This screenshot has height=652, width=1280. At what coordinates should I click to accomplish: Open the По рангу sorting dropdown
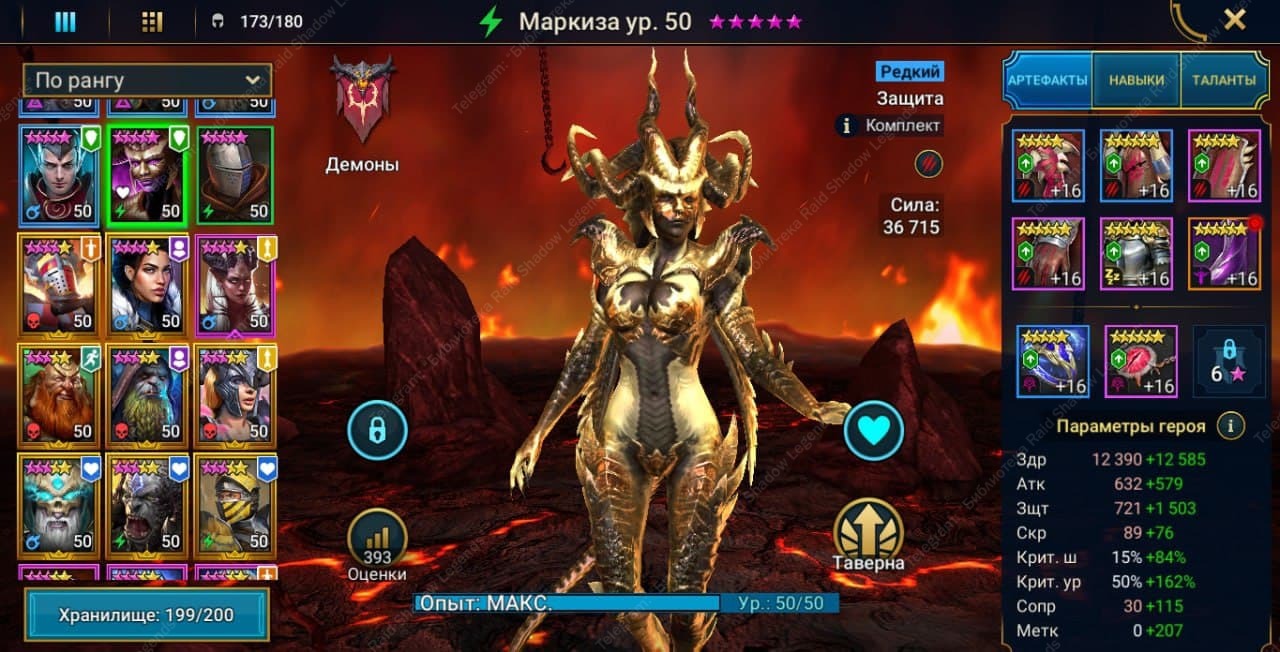147,80
